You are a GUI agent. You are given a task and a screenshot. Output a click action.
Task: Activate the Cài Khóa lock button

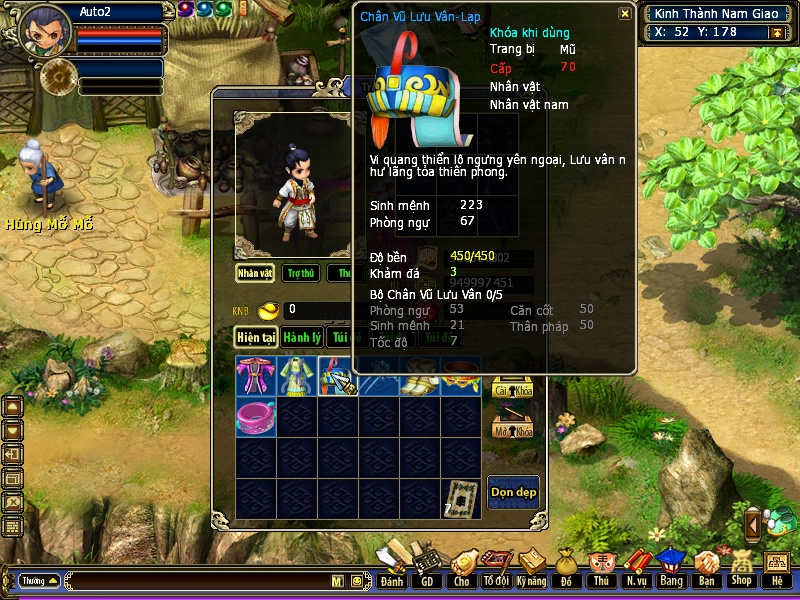coord(513,386)
